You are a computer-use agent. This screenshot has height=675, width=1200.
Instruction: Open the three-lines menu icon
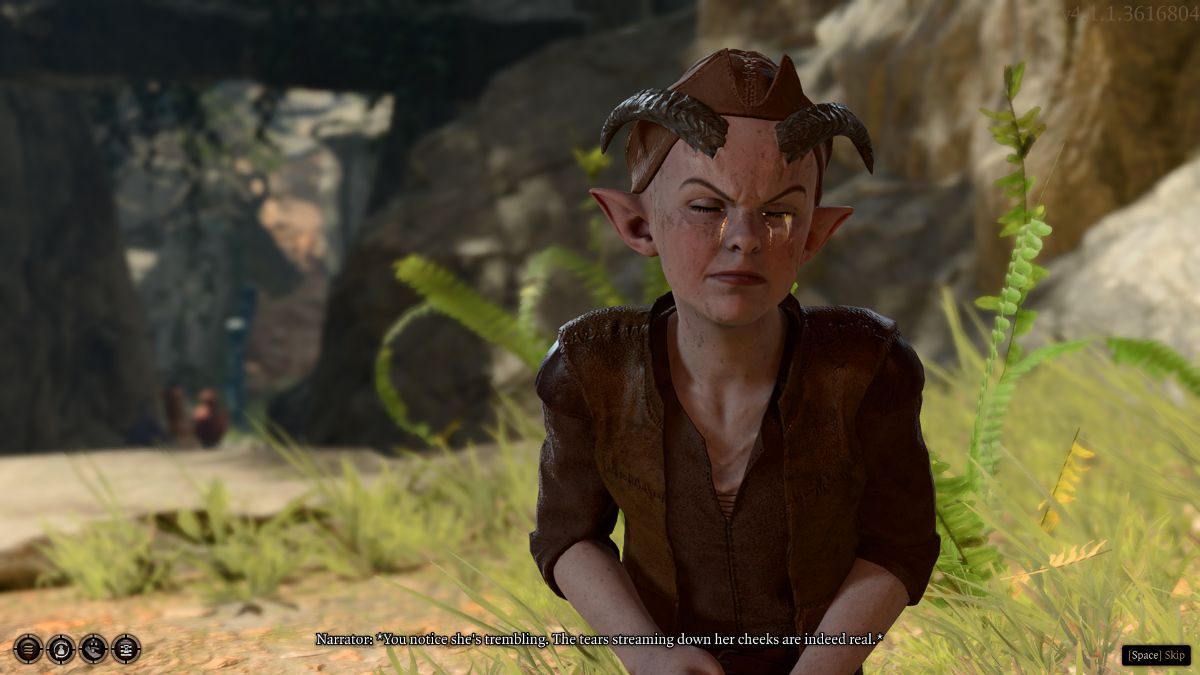(x=28, y=649)
